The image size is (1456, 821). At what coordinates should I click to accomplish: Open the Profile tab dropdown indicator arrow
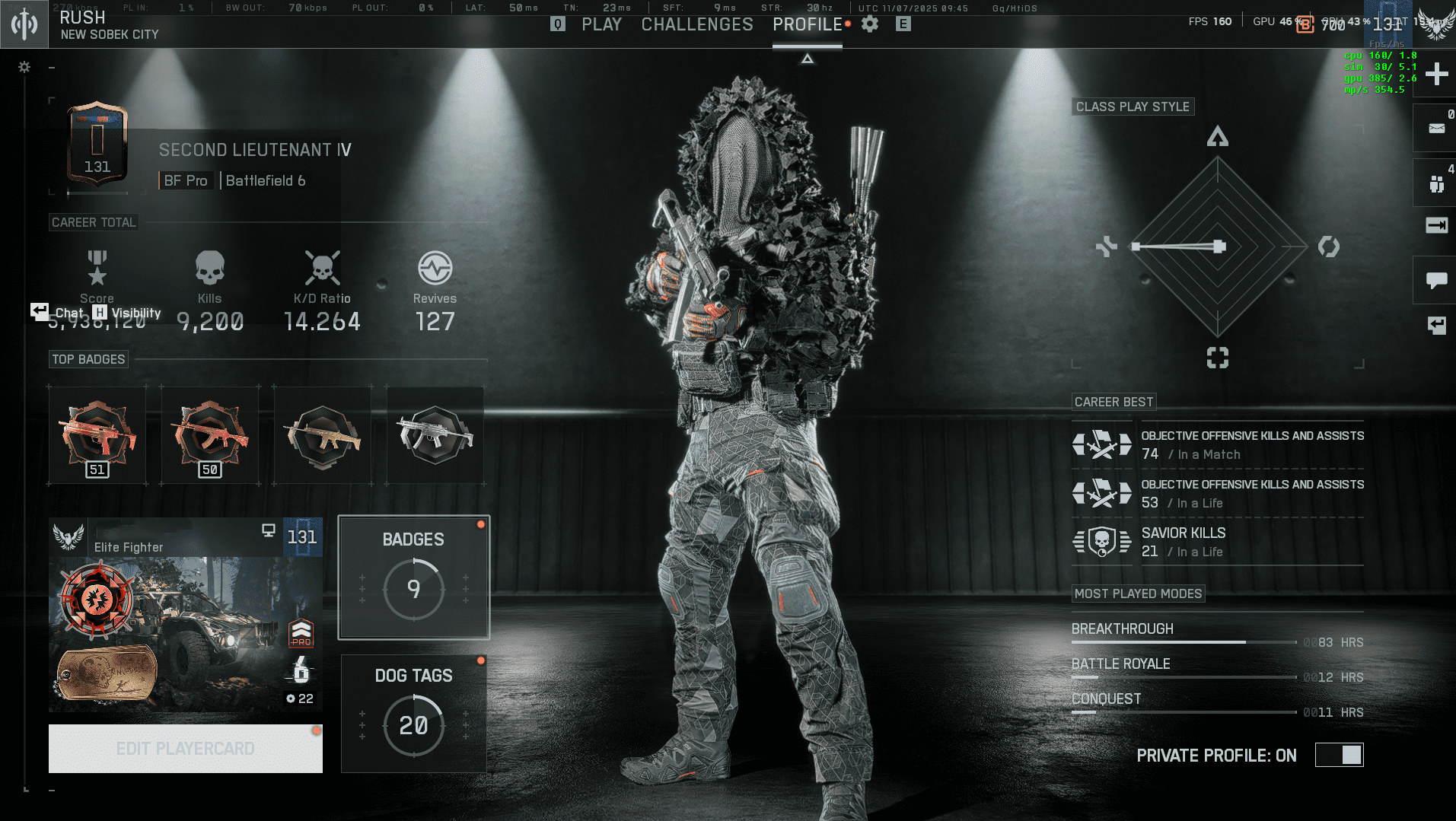point(807,57)
